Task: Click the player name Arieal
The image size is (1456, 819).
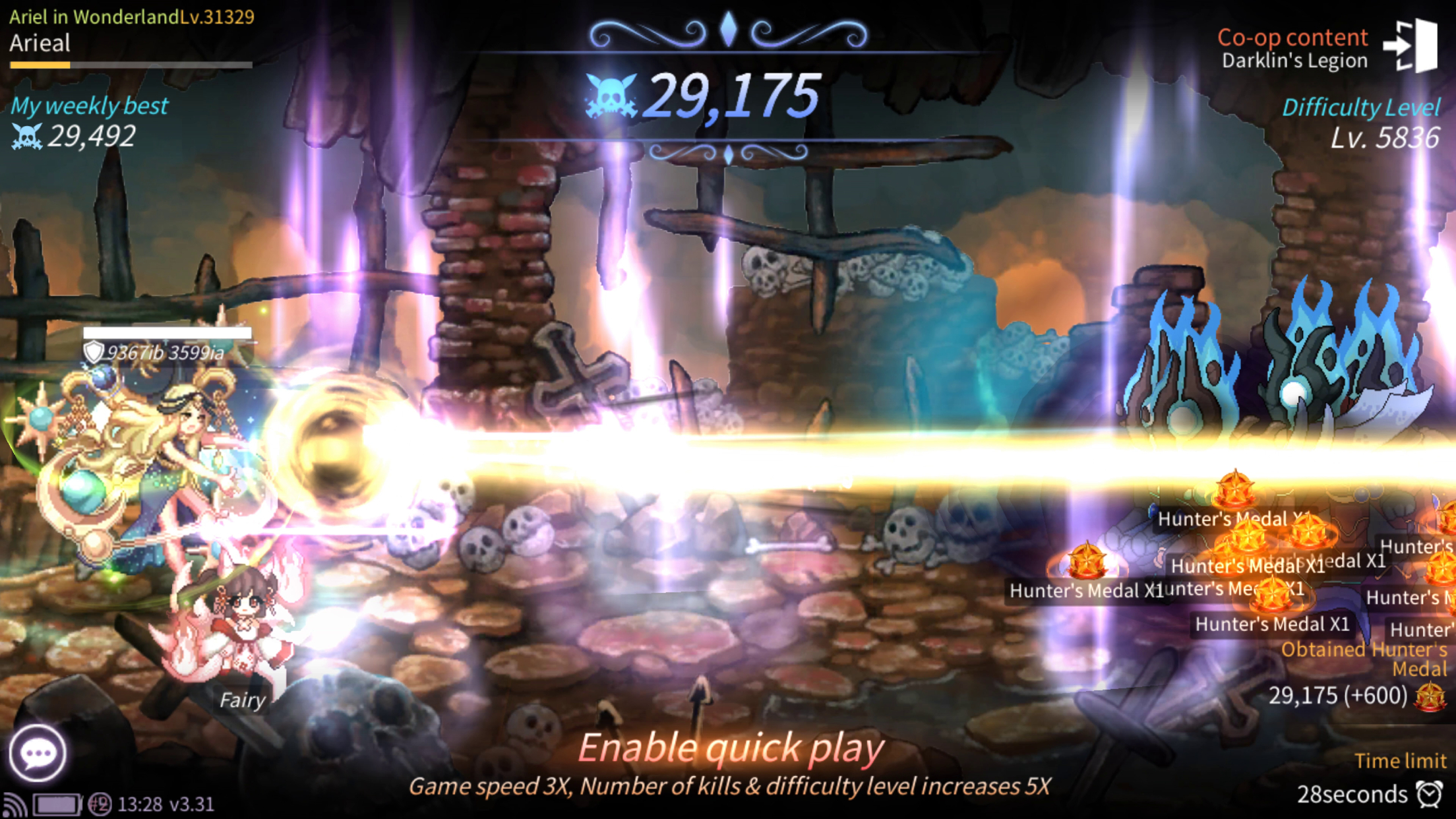Action: pos(40,44)
